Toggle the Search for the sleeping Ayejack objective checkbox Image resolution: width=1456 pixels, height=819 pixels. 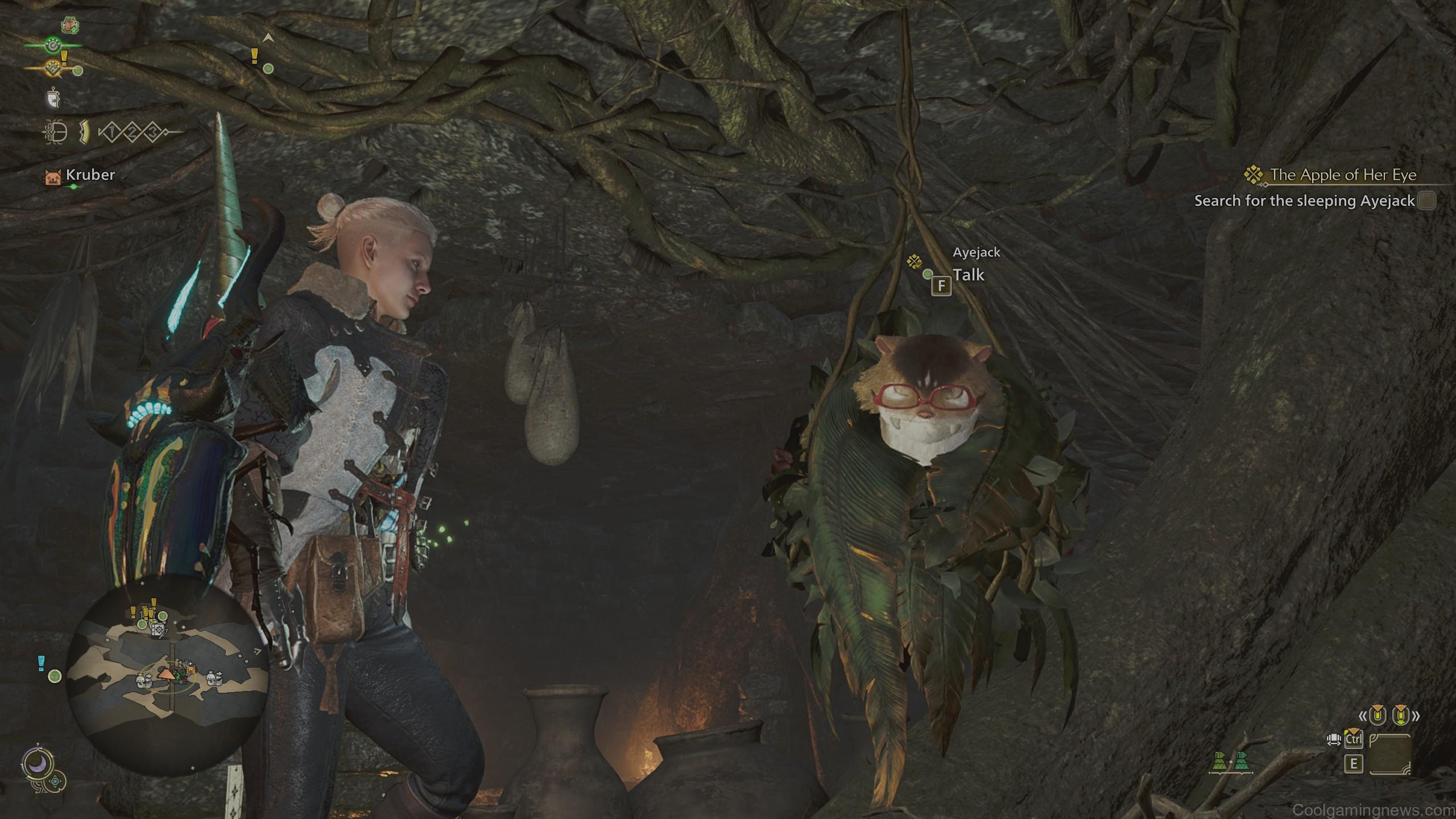coord(1425,200)
